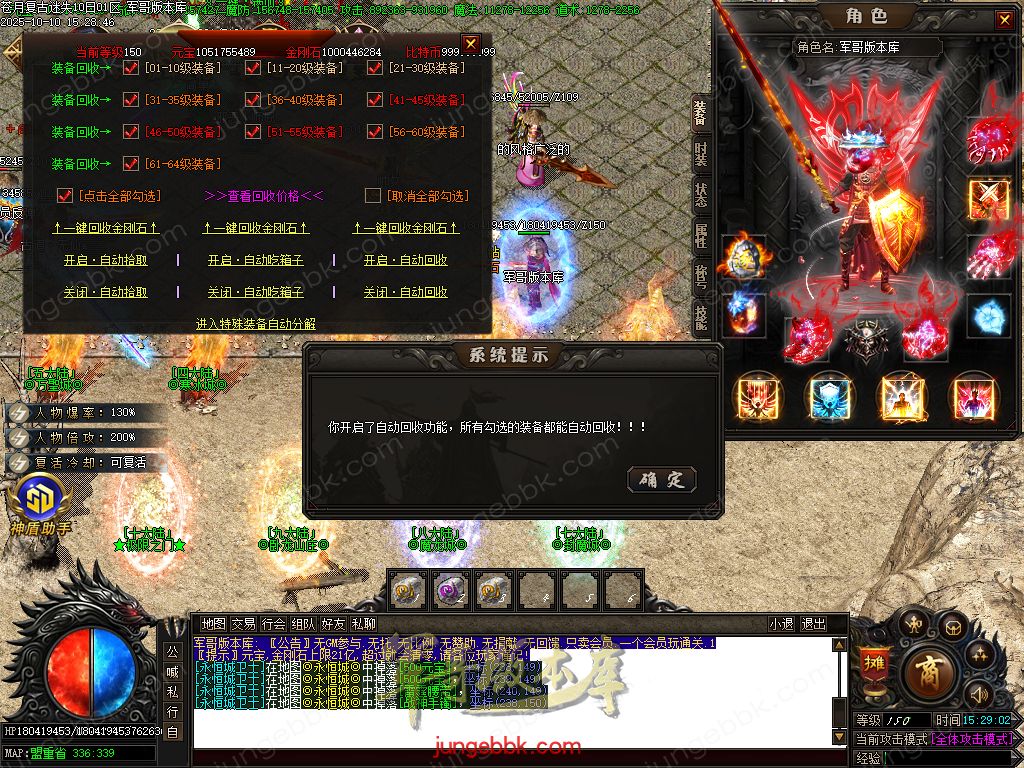
Task: Toggle the 41-45级装备 recycle checkbox
Action: [x=374, y=100]
